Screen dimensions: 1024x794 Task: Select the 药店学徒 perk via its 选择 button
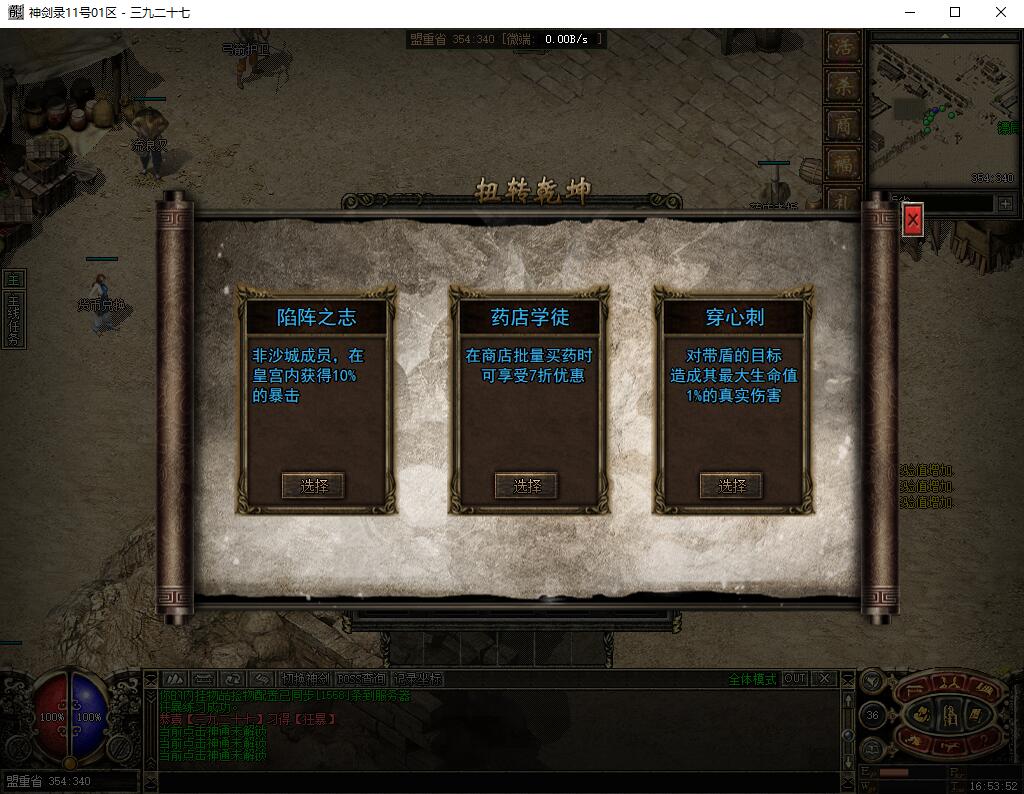[527, 486]
